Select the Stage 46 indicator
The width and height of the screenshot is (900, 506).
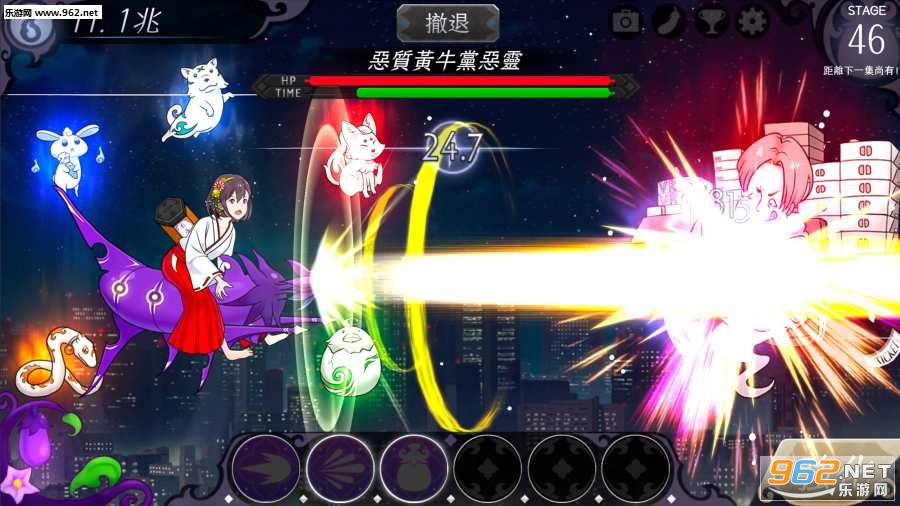click(x=866, y=35)
